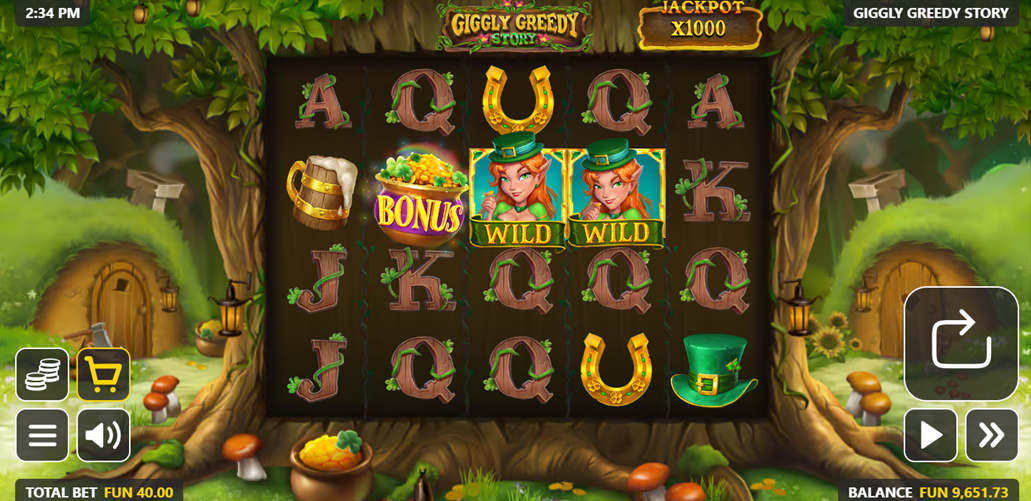Open the hamburger menu
The height and width of the screenshot is (501, 1031).
click(42, 435)
